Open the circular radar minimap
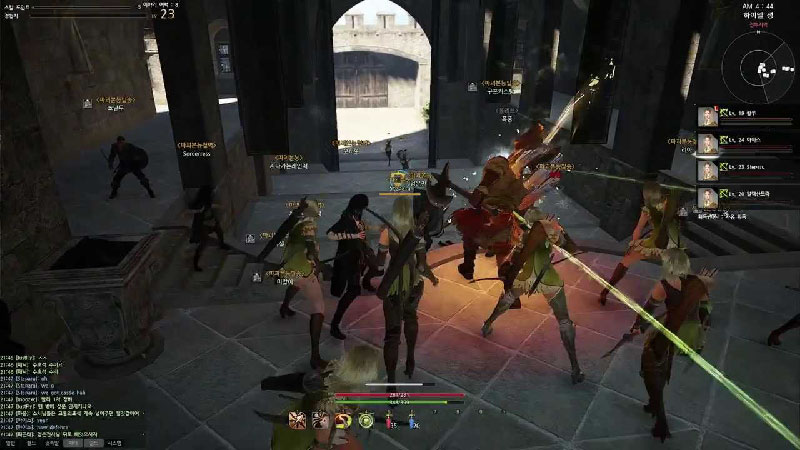This screenshot has width=800, height=450. [x=762, y=58]
